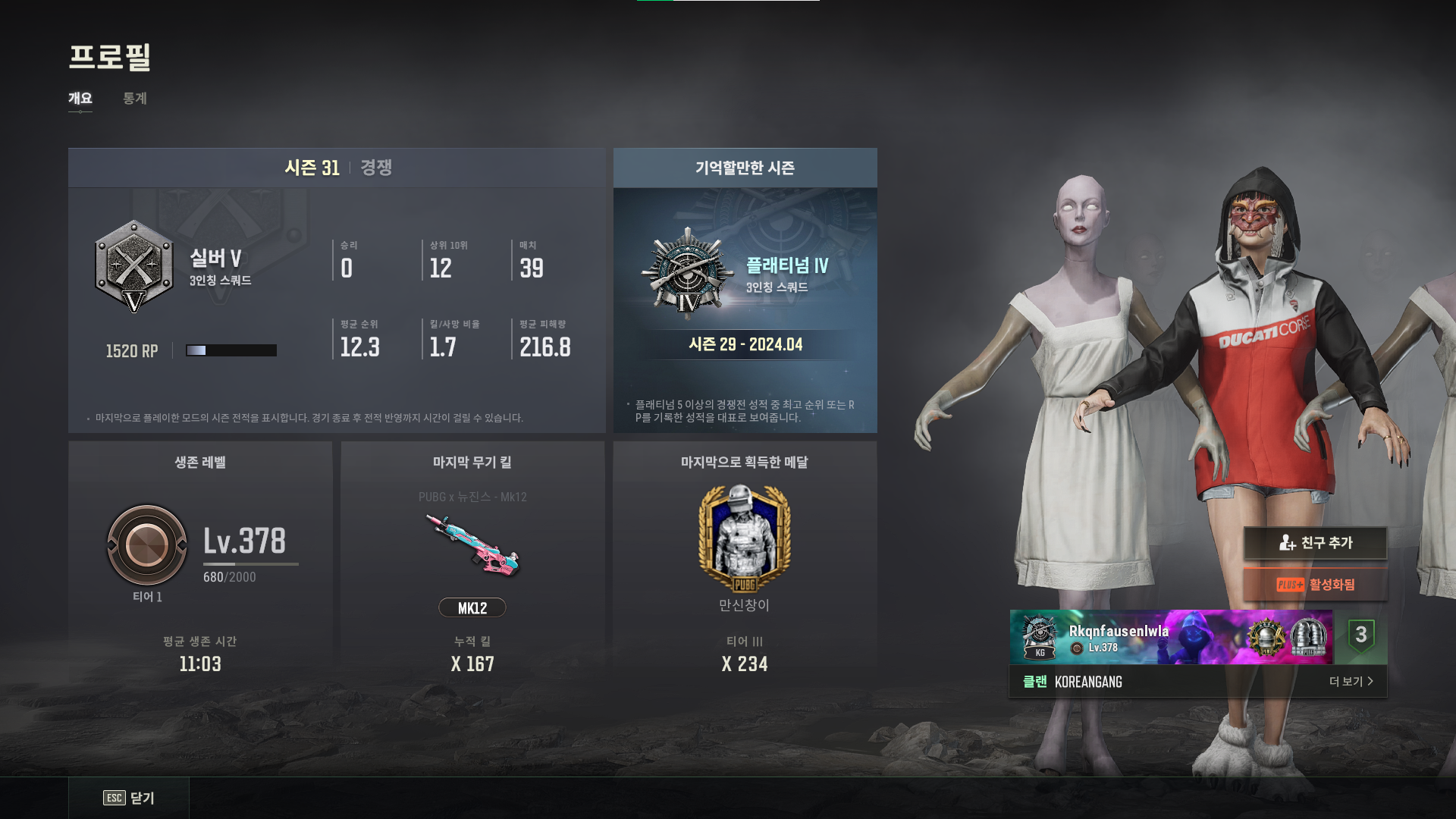
Task: Click the PLUS 활성화됨 button
Action: (x=1315, y=585)
